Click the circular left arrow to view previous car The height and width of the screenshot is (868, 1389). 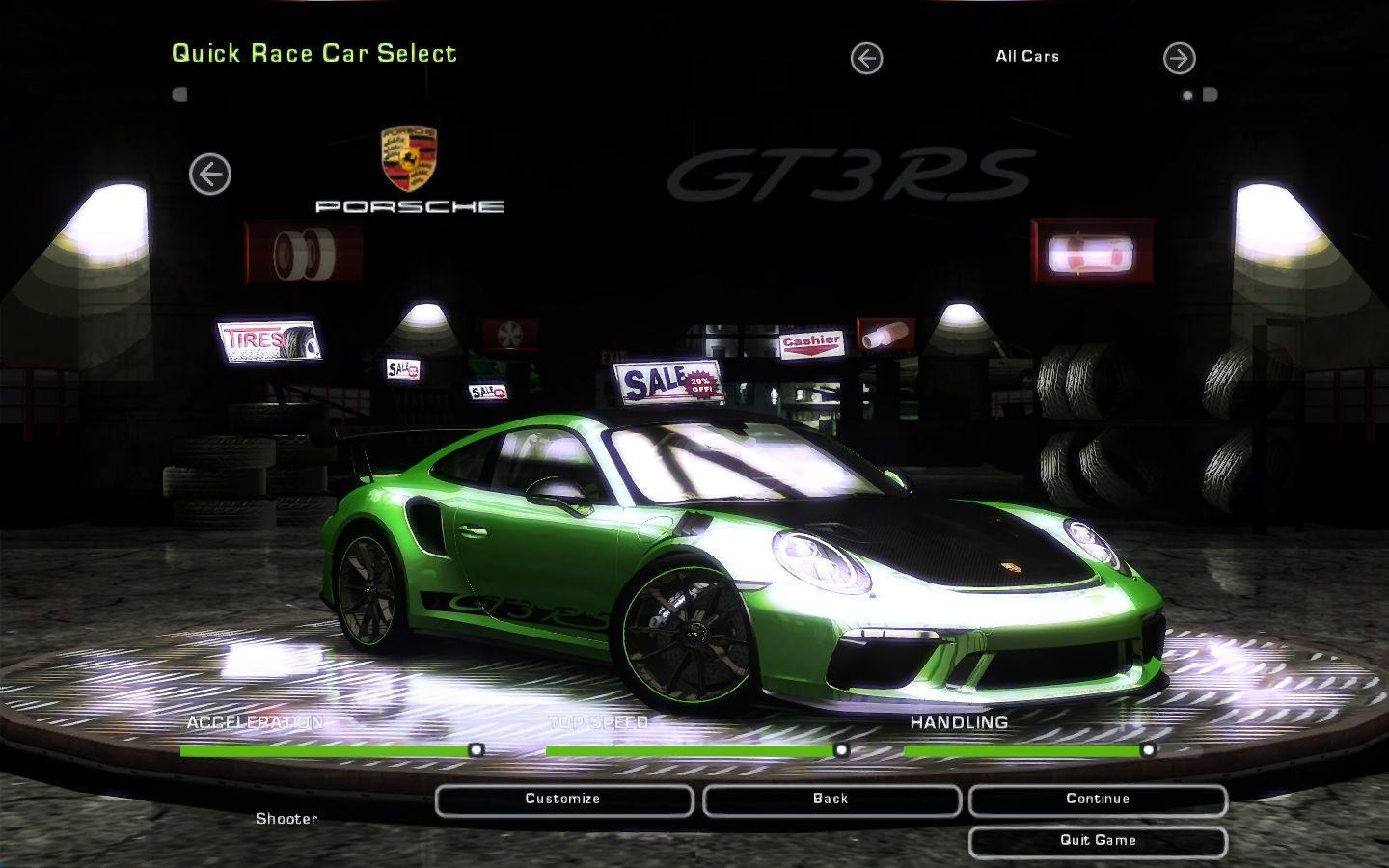[x=209, y=176]
